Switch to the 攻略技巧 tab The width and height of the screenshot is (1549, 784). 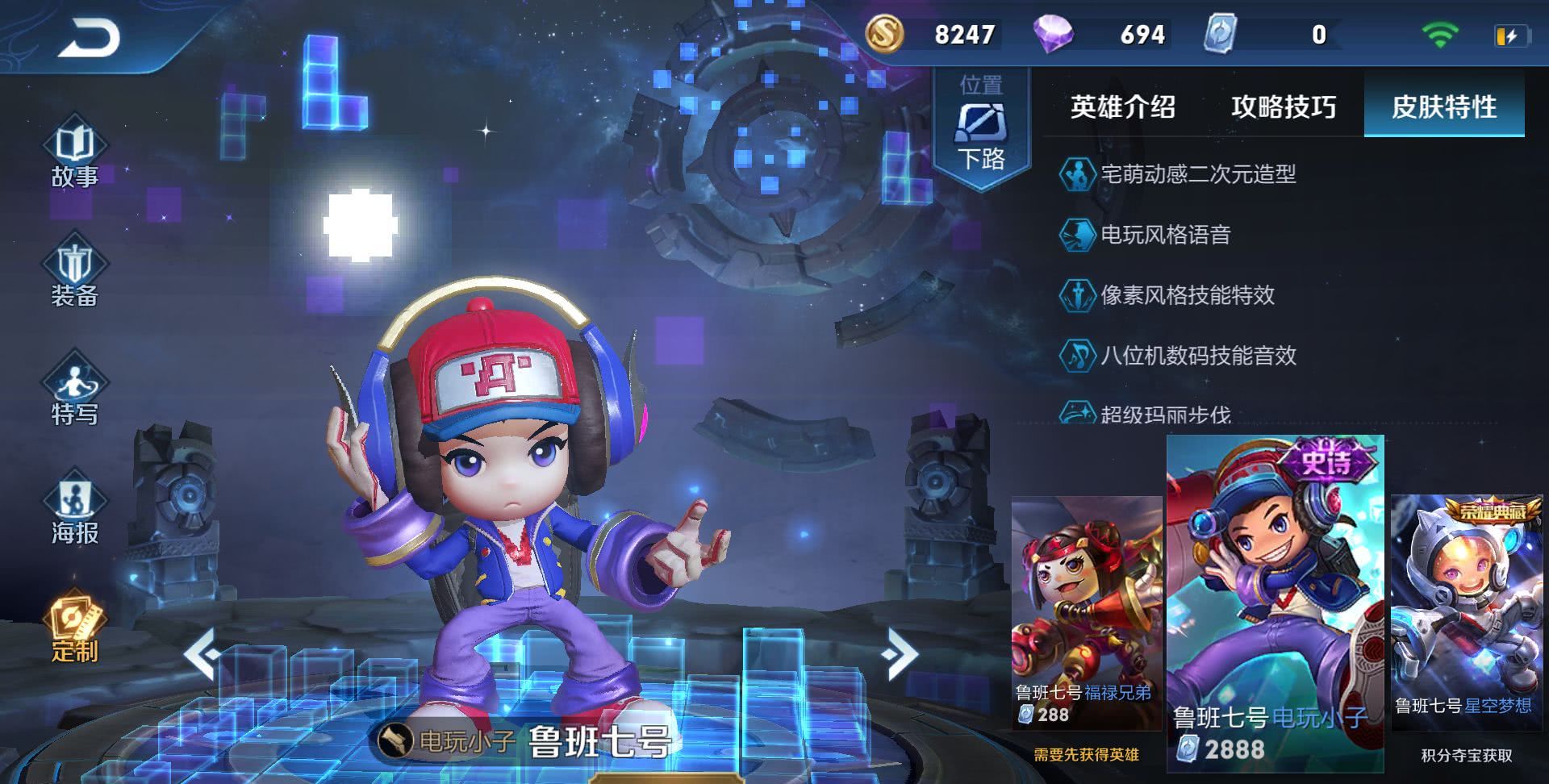pyautogui.click(x=1283, y=107)
